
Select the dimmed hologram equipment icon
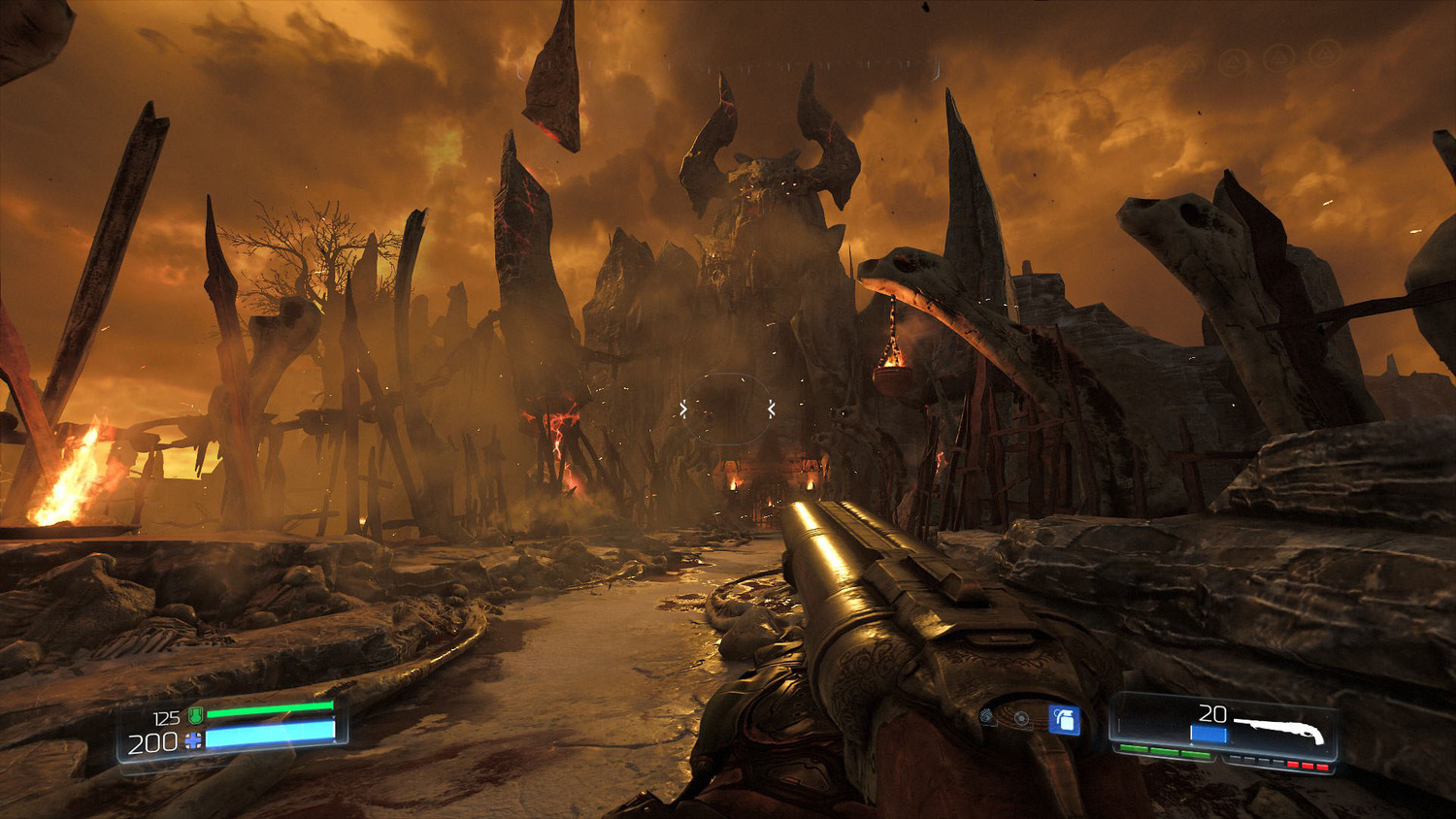tap(986, 716)
